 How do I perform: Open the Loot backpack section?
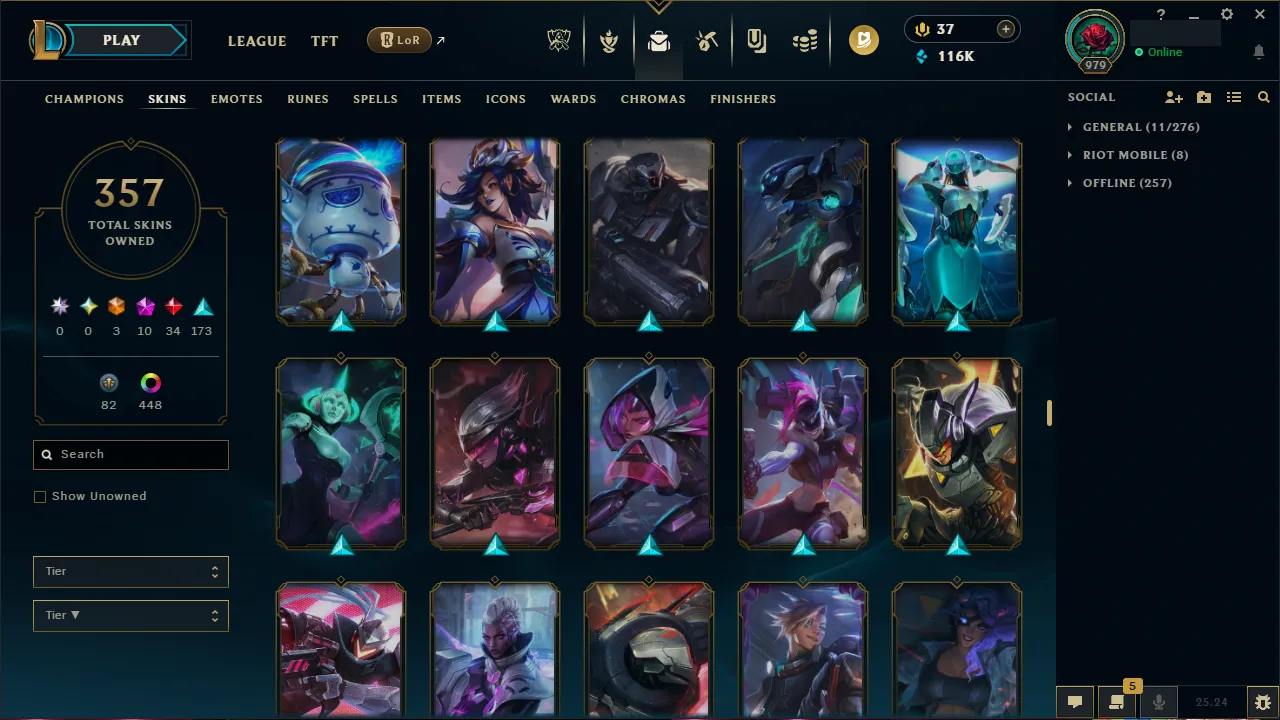[x=658, y=40]
